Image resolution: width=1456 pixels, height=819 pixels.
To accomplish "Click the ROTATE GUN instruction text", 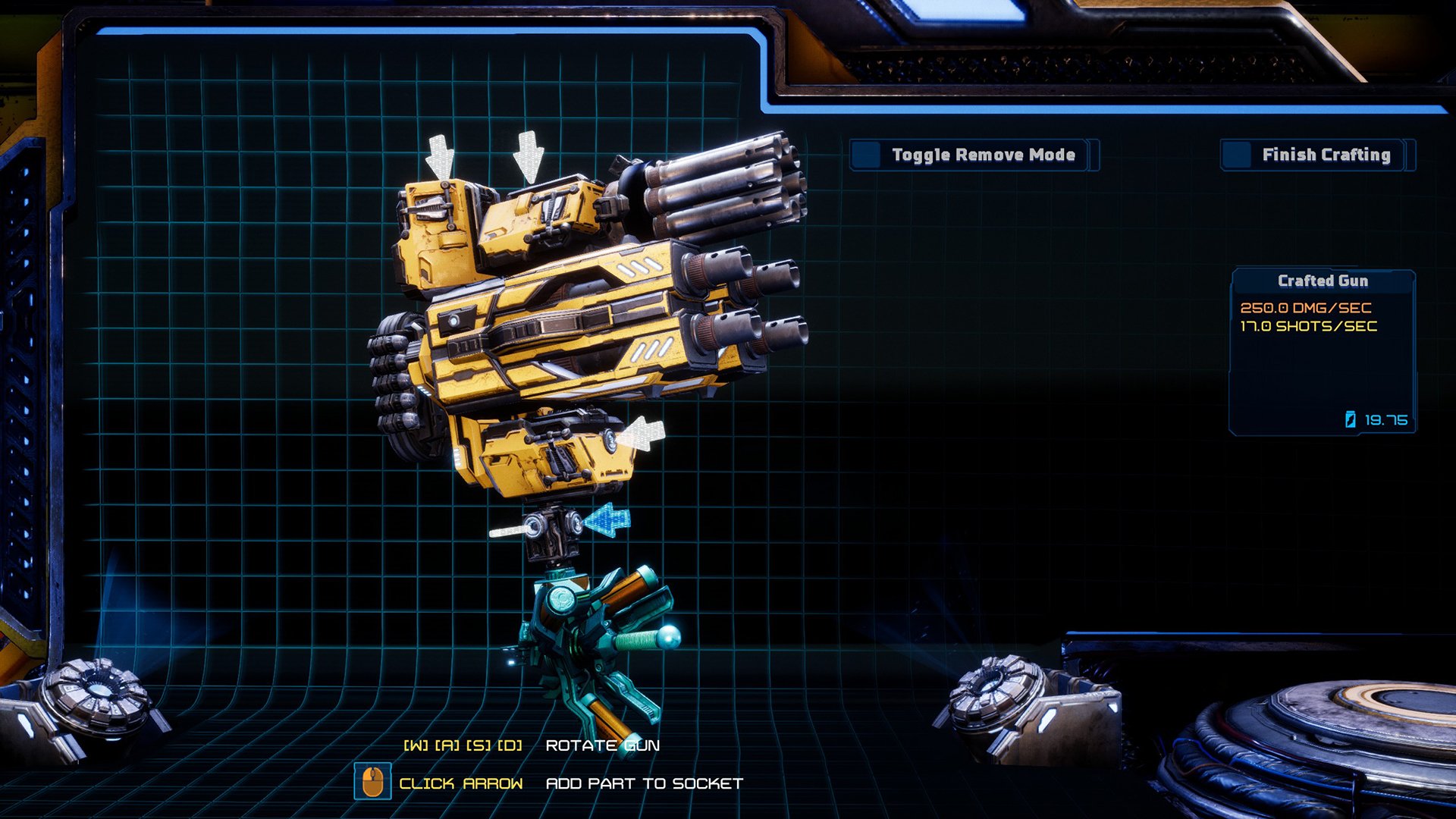I will [603, 745].
